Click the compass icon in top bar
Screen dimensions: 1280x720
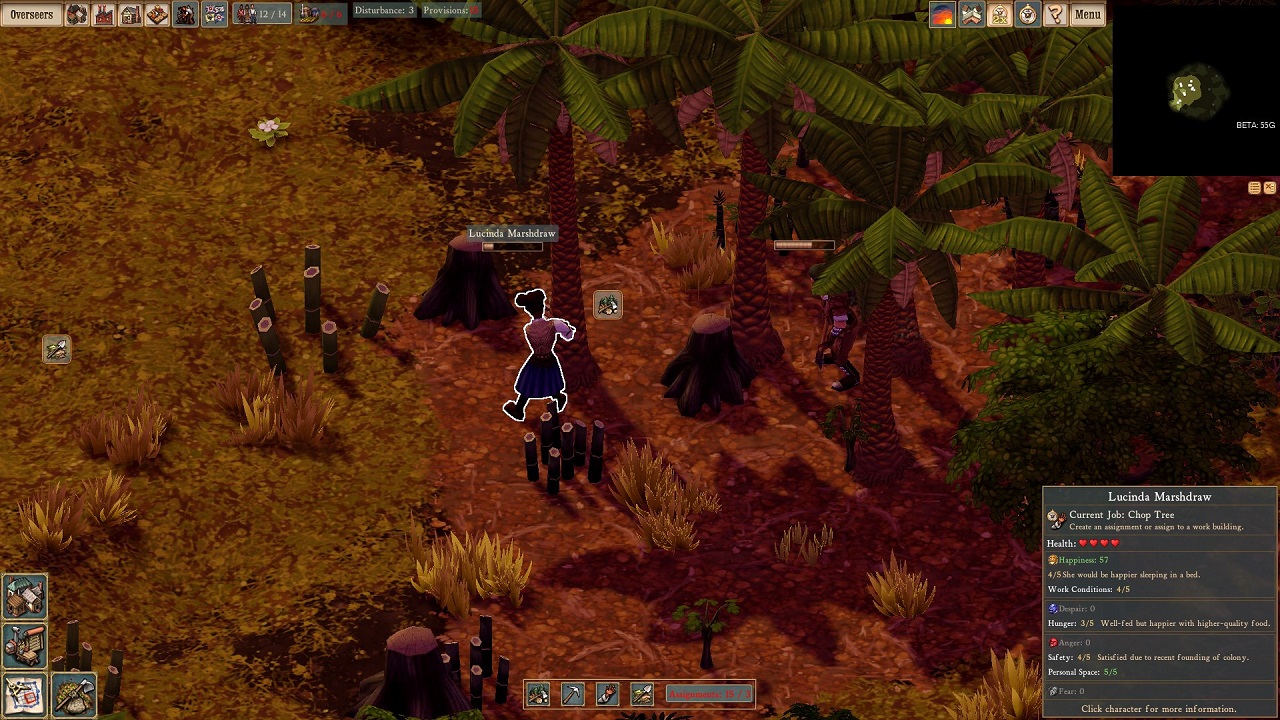1027,14
